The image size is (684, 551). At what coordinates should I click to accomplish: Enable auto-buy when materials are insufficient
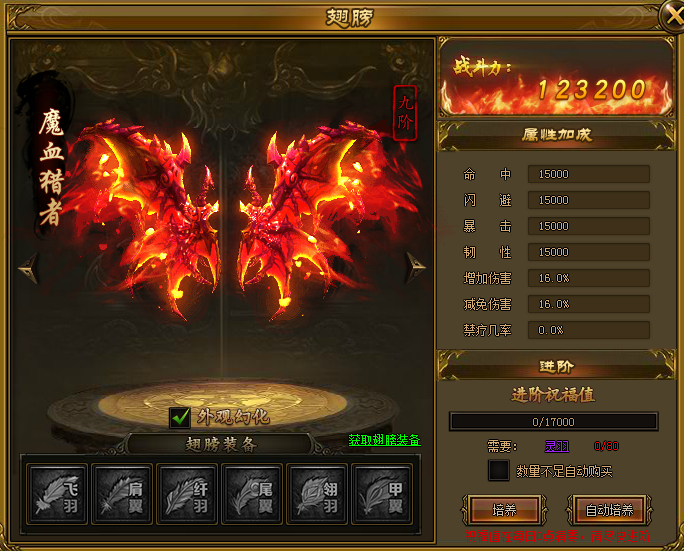(x=498, y=470)
